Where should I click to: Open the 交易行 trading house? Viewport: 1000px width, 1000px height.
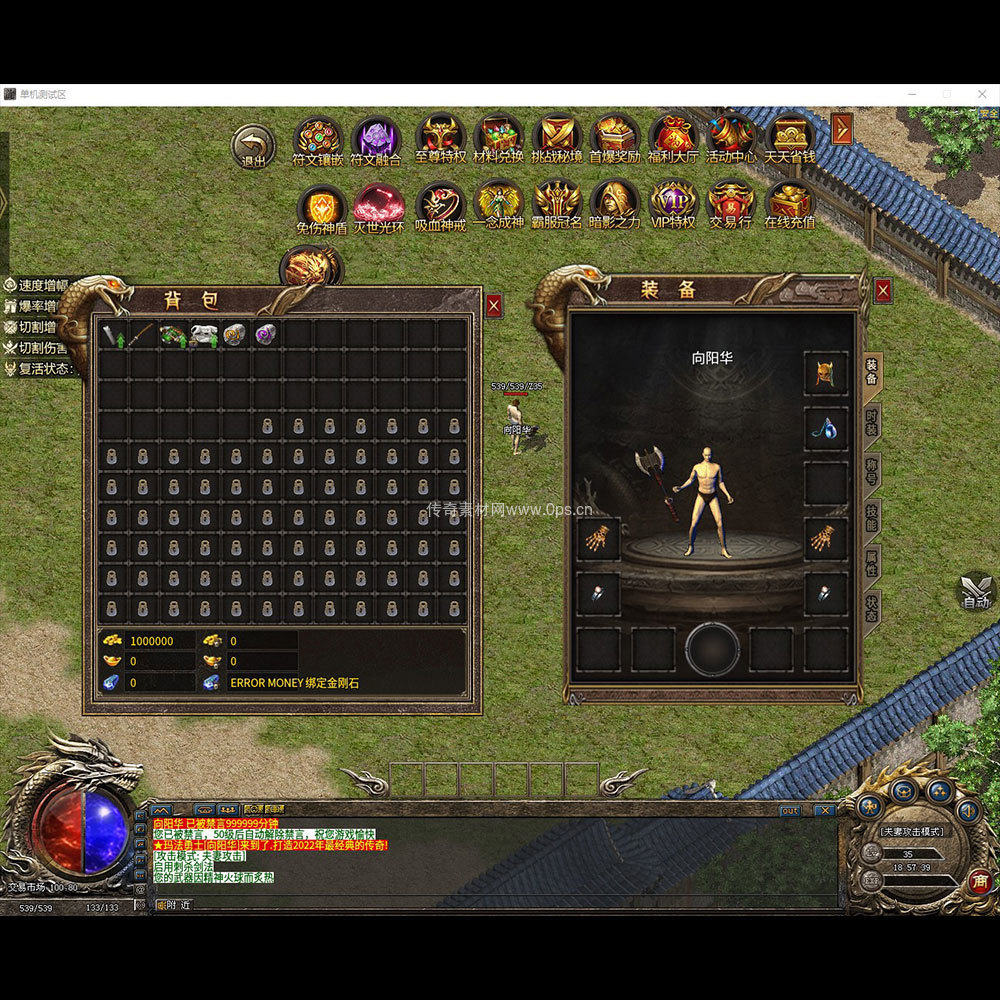731,203
